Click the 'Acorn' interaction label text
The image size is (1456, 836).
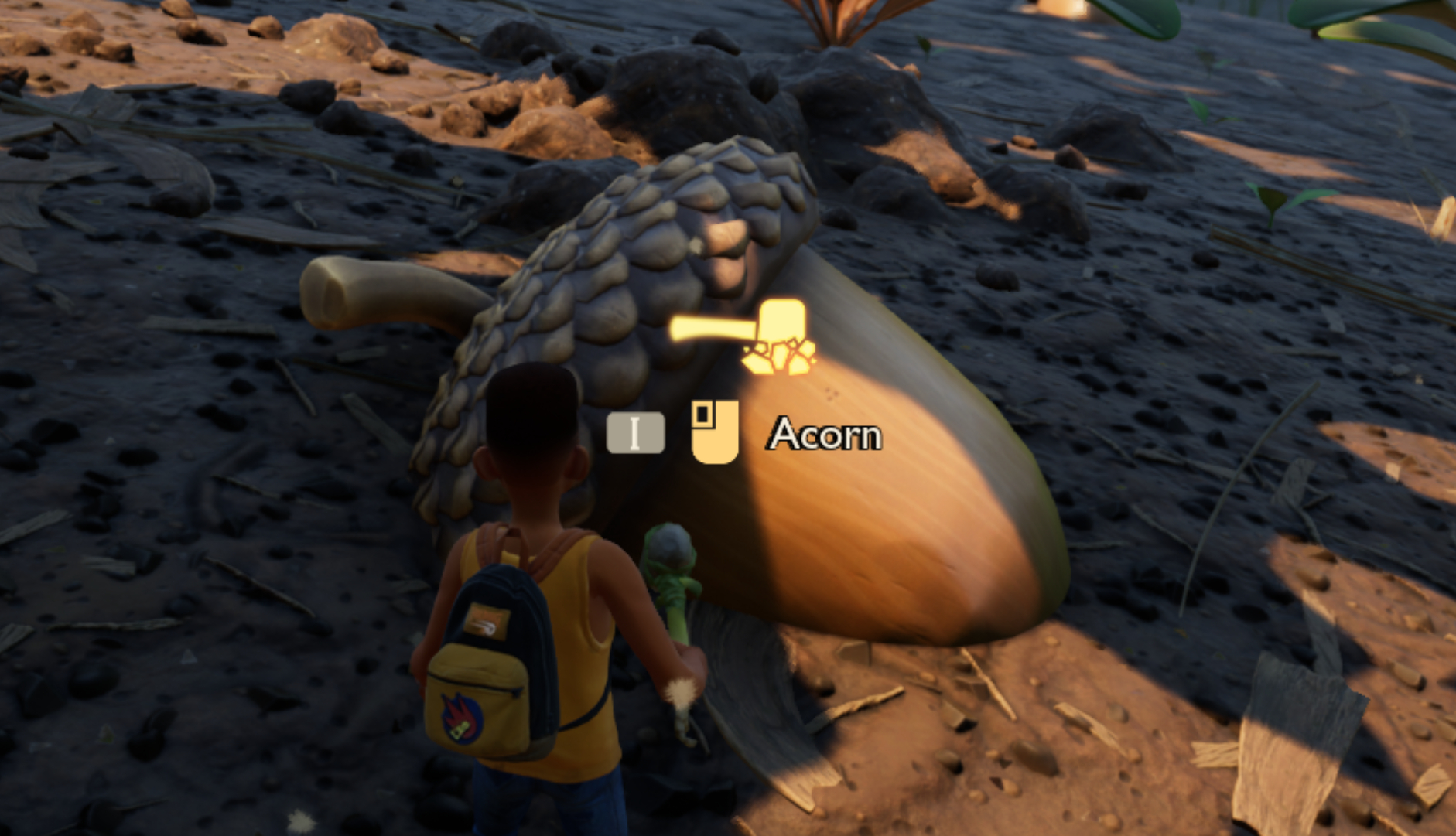click(824, 435)
